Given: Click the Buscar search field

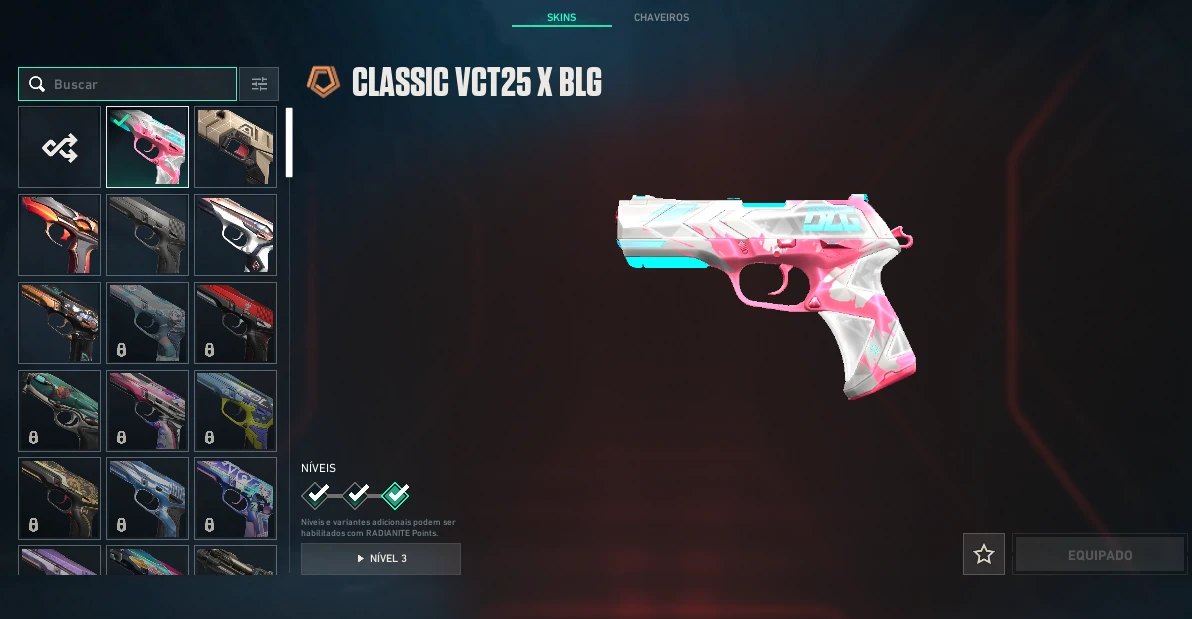Looking at the screenshot, I should point(140,84).
